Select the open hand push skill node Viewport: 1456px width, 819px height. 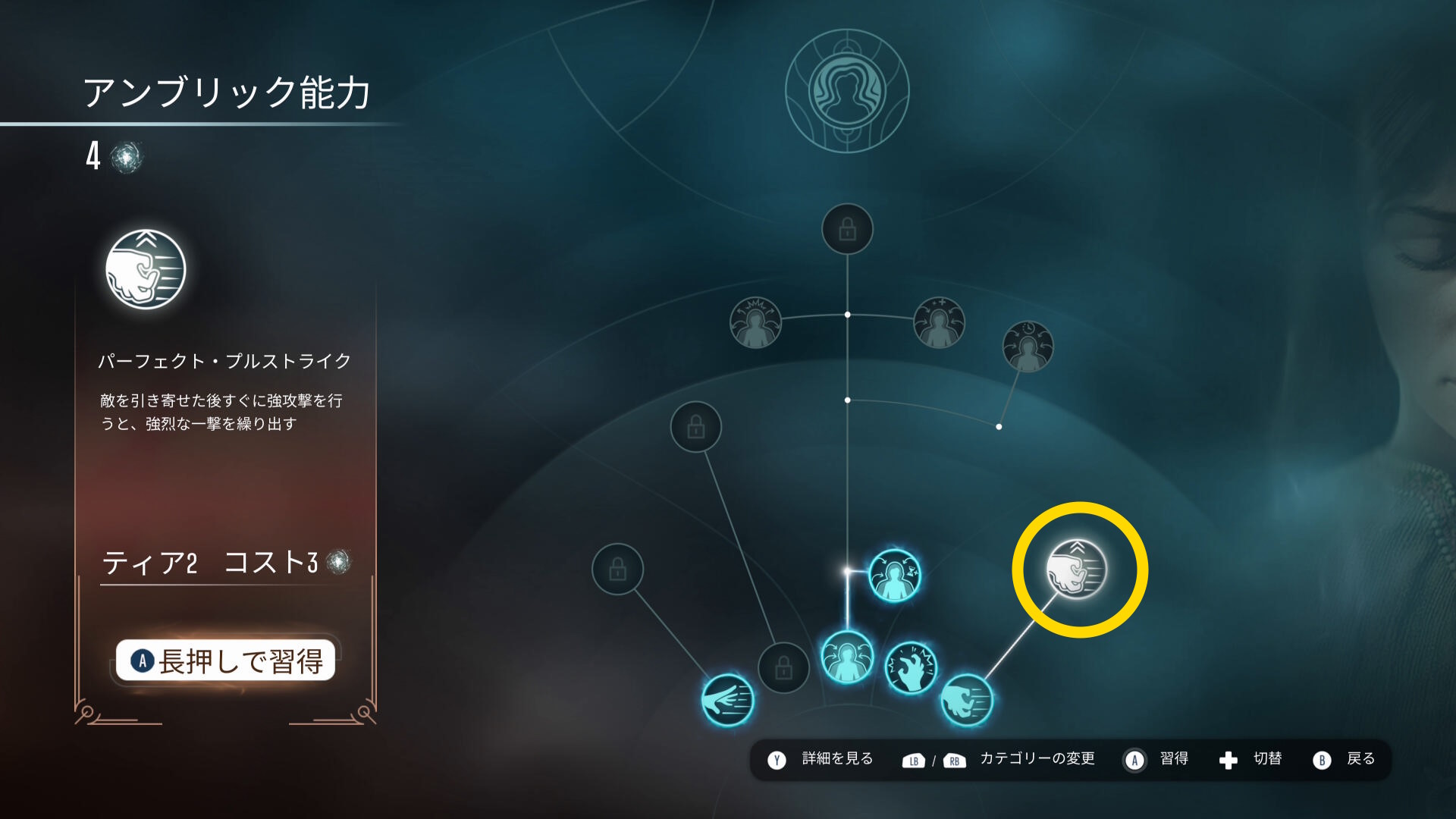tap(728, 699)
